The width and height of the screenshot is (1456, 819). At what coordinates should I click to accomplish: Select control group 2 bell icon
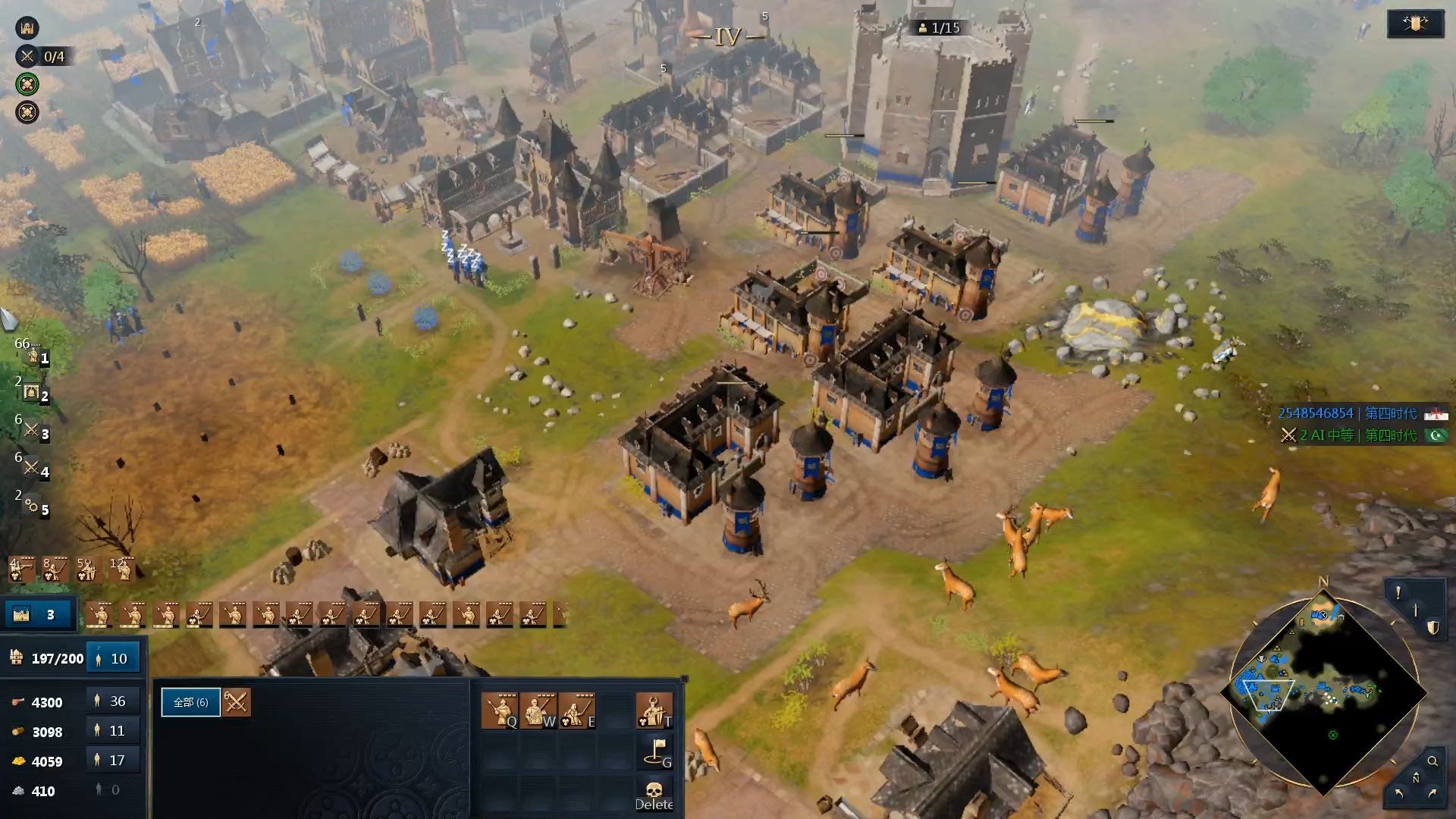(x=32, y=393)
